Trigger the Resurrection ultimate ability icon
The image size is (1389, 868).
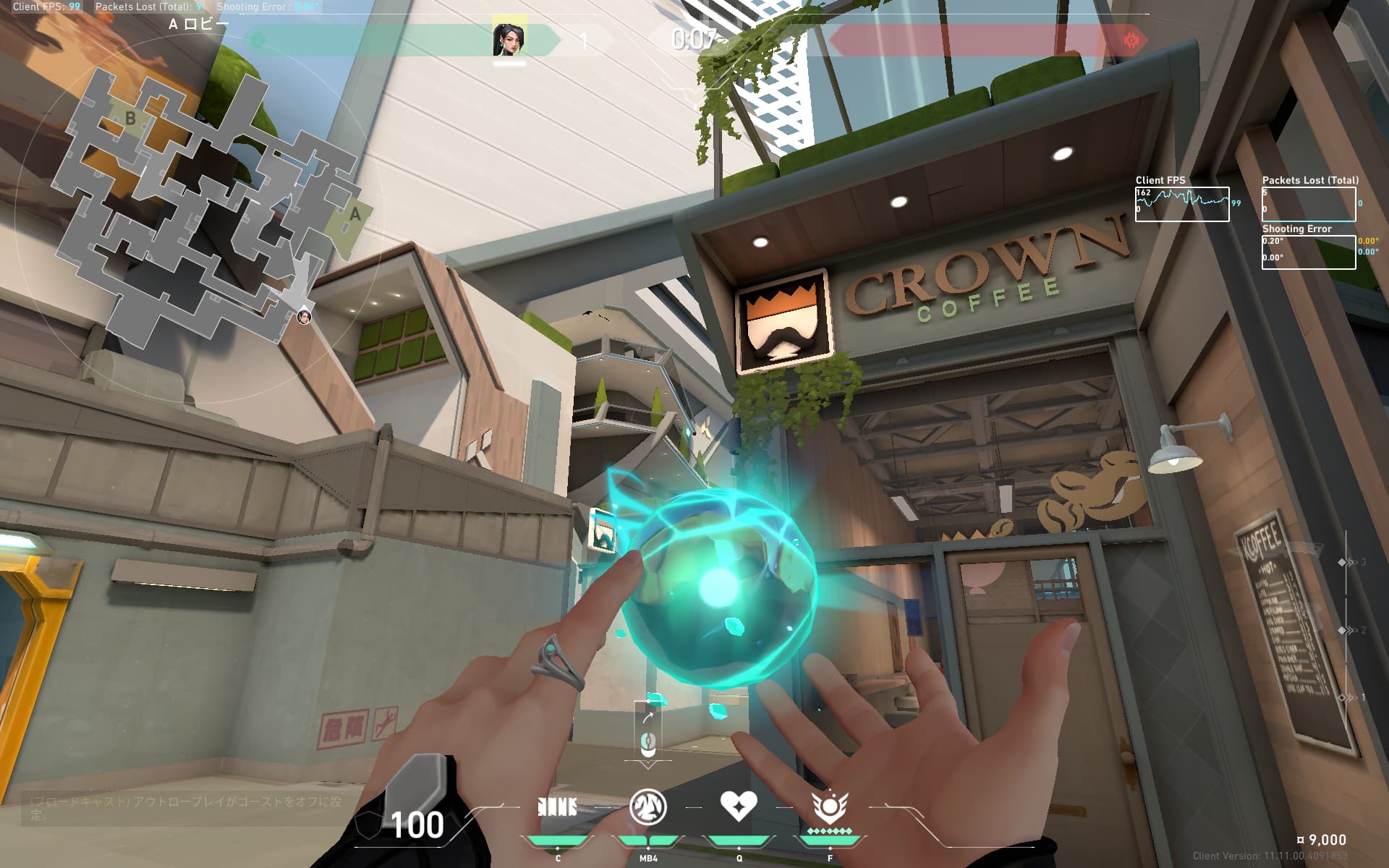pos(829,806)
